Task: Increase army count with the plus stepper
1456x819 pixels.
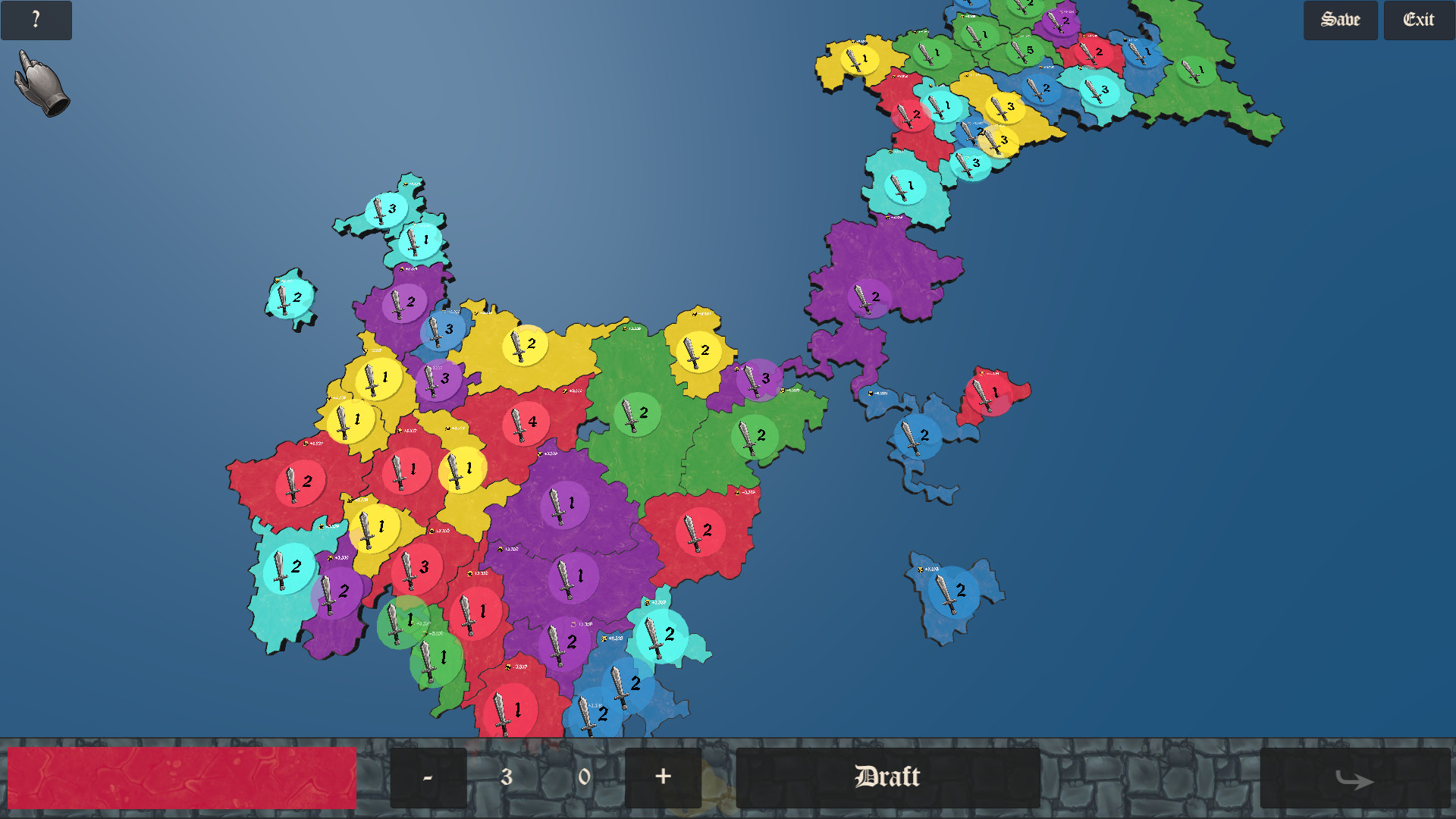Action: [663, 777]
